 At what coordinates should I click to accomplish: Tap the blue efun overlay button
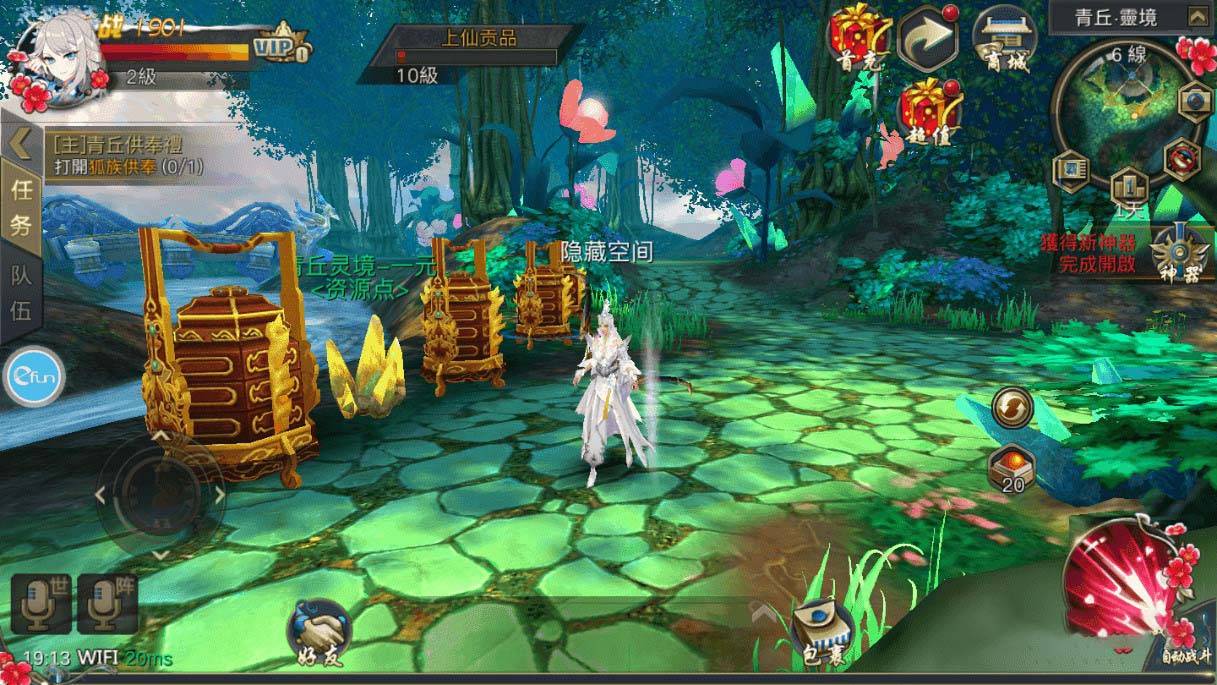pyautogui.click(x=33, y=376)
